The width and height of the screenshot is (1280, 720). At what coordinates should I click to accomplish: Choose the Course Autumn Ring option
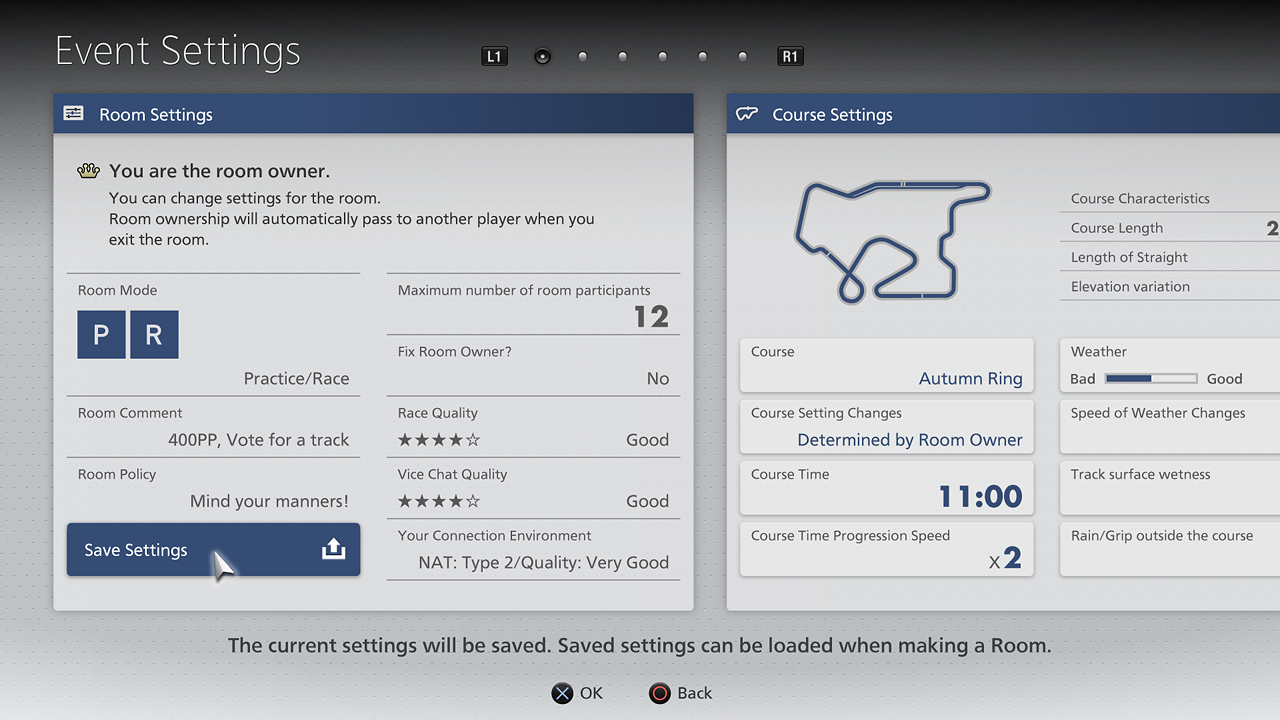pyautogui.click(x=886, y=366)
